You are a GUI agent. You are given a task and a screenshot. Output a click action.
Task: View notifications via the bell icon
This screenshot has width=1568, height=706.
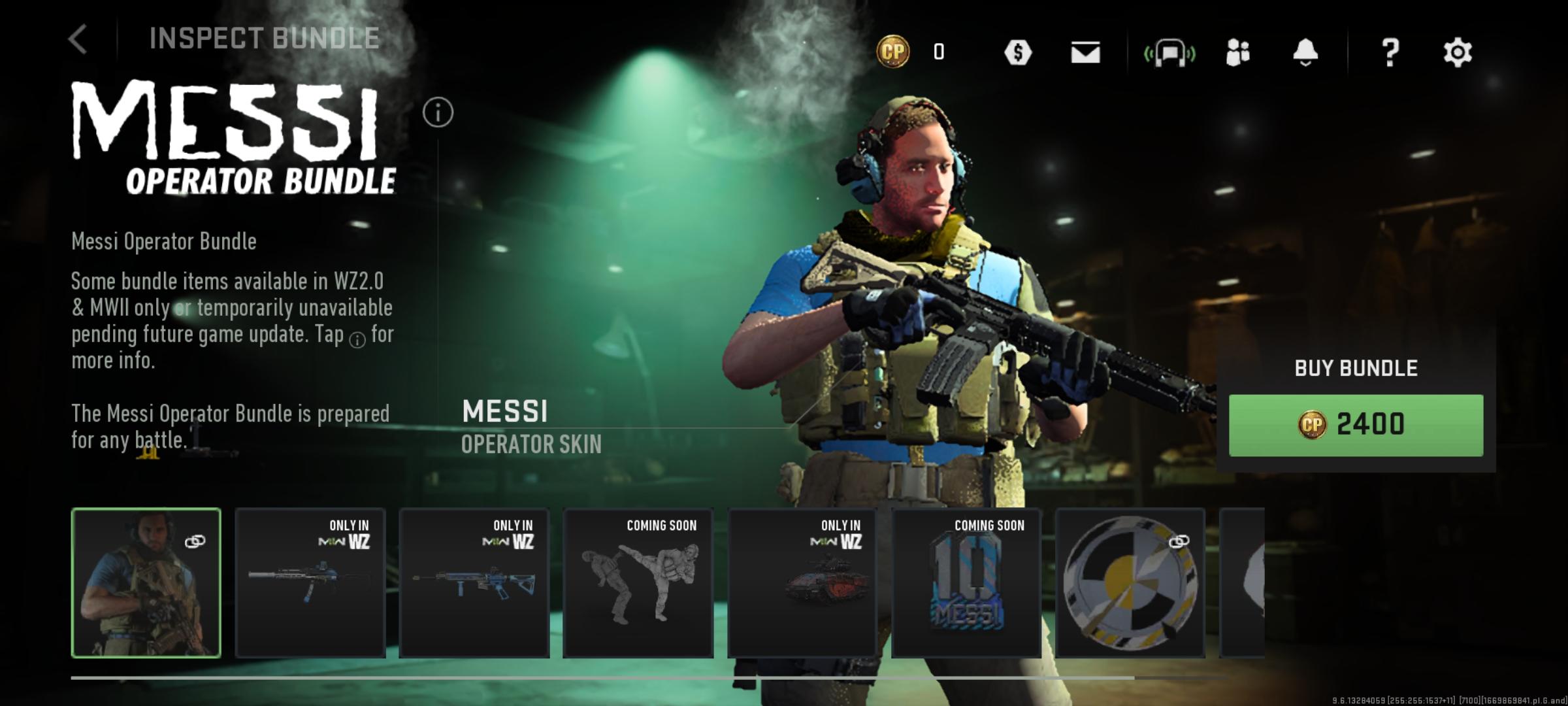1305,52
